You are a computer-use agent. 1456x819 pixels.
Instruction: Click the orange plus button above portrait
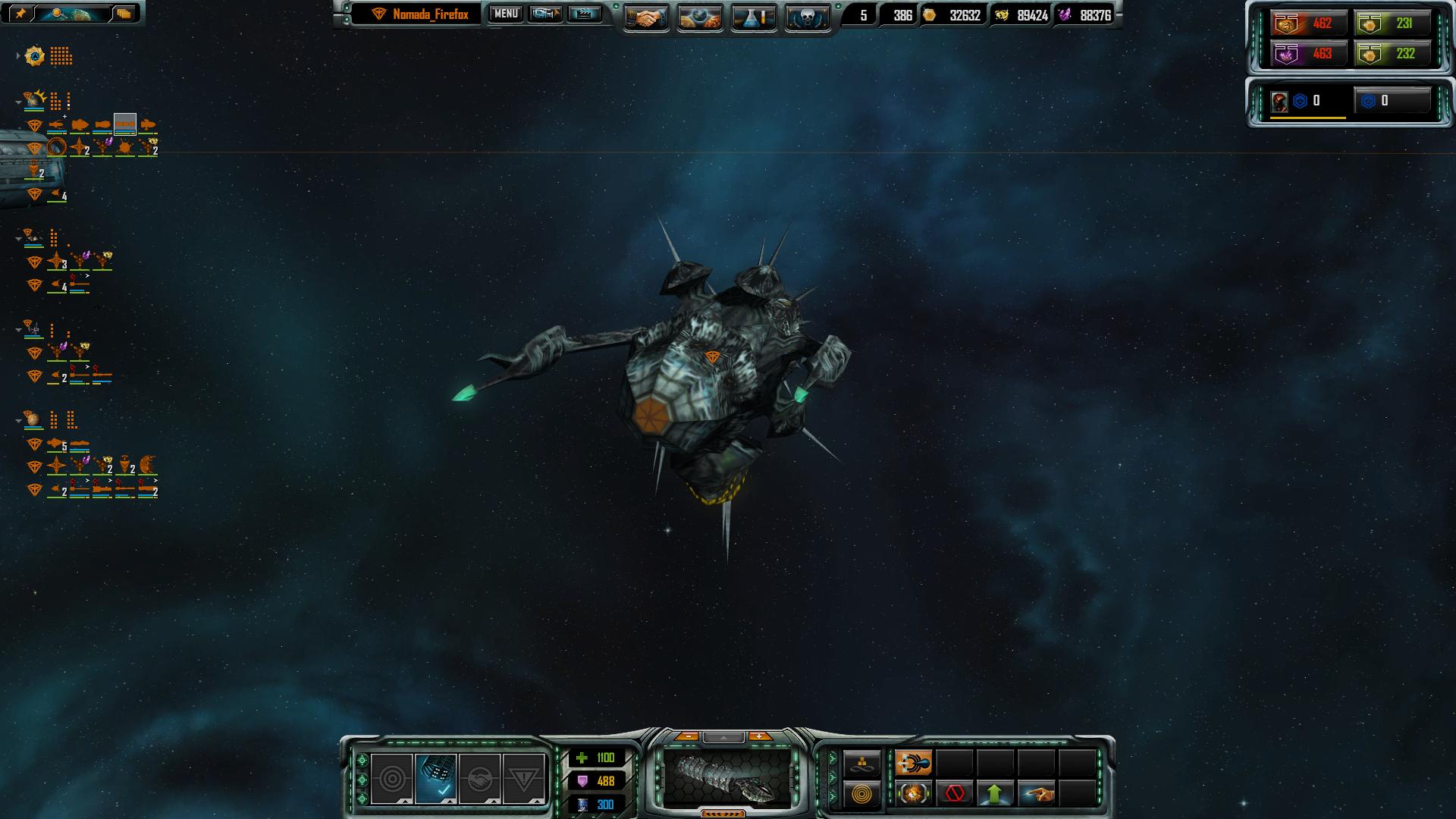point(759,736)
